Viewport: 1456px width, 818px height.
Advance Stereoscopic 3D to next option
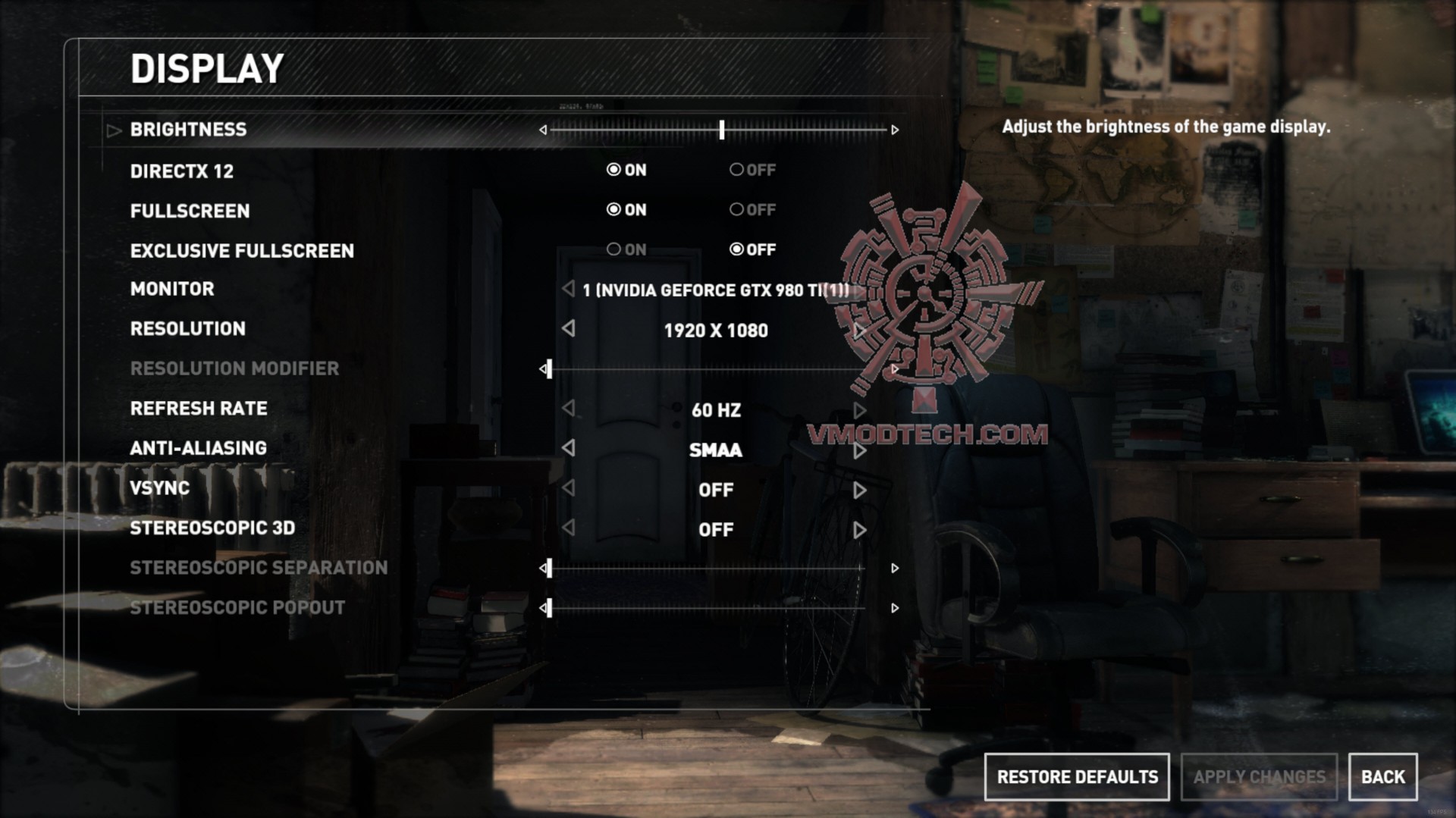pos(859,530)
